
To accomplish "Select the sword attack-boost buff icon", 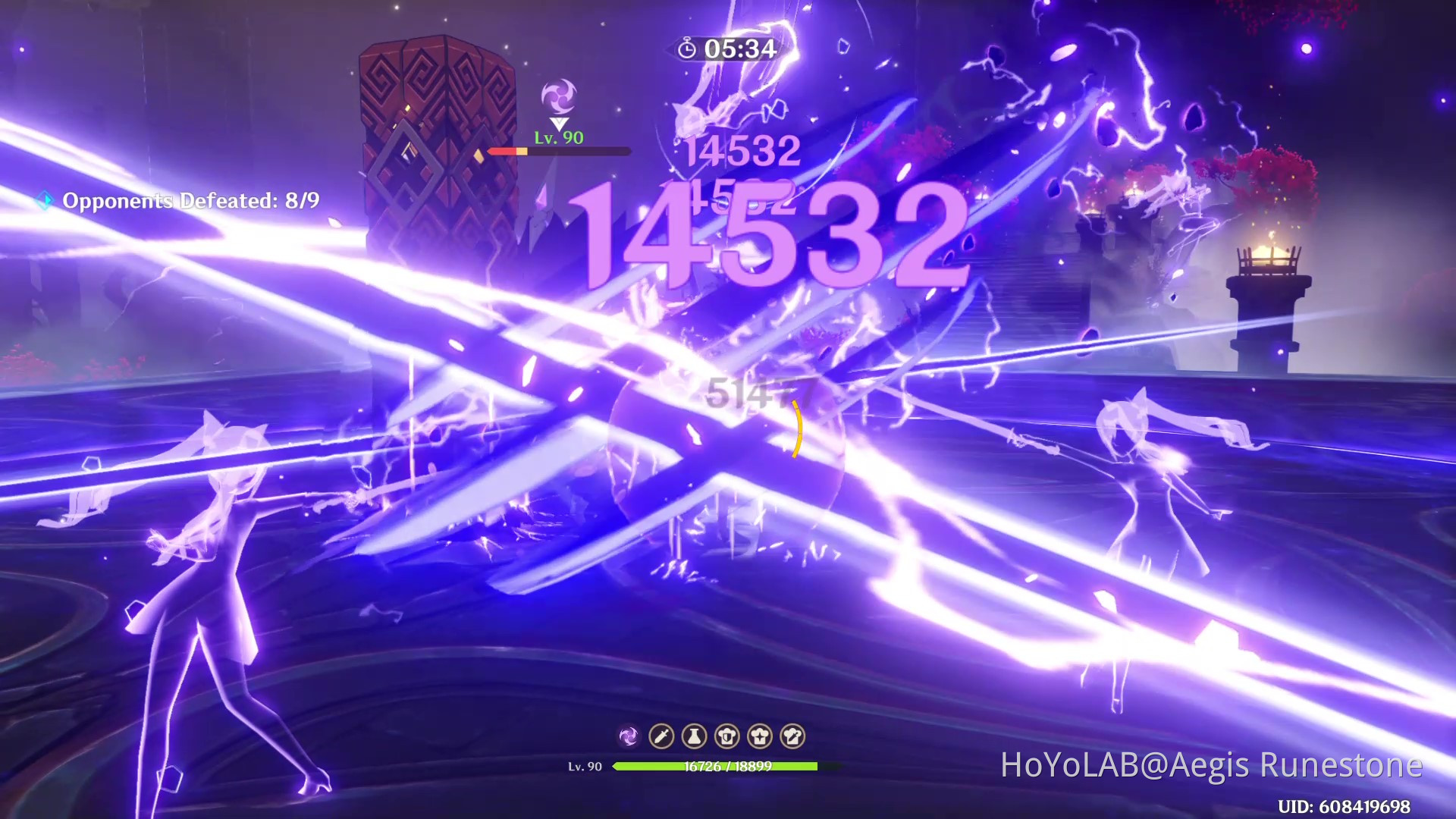I will (661, 736).
